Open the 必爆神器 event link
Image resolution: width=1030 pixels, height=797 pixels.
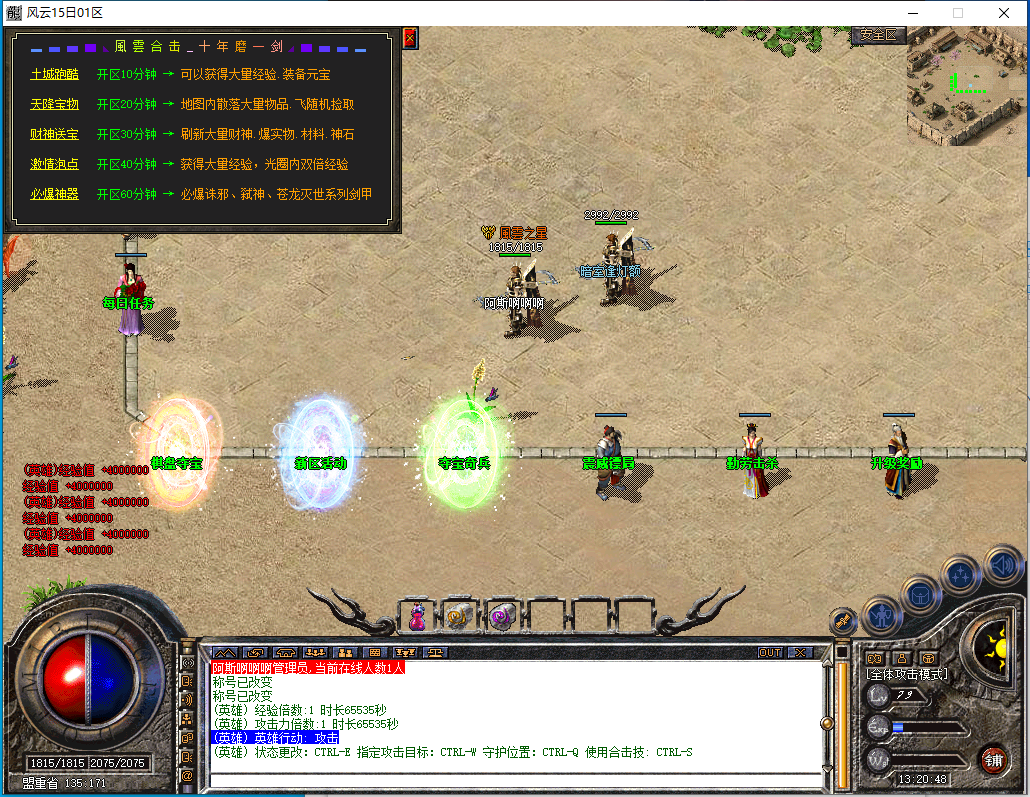tap(54, 194)
